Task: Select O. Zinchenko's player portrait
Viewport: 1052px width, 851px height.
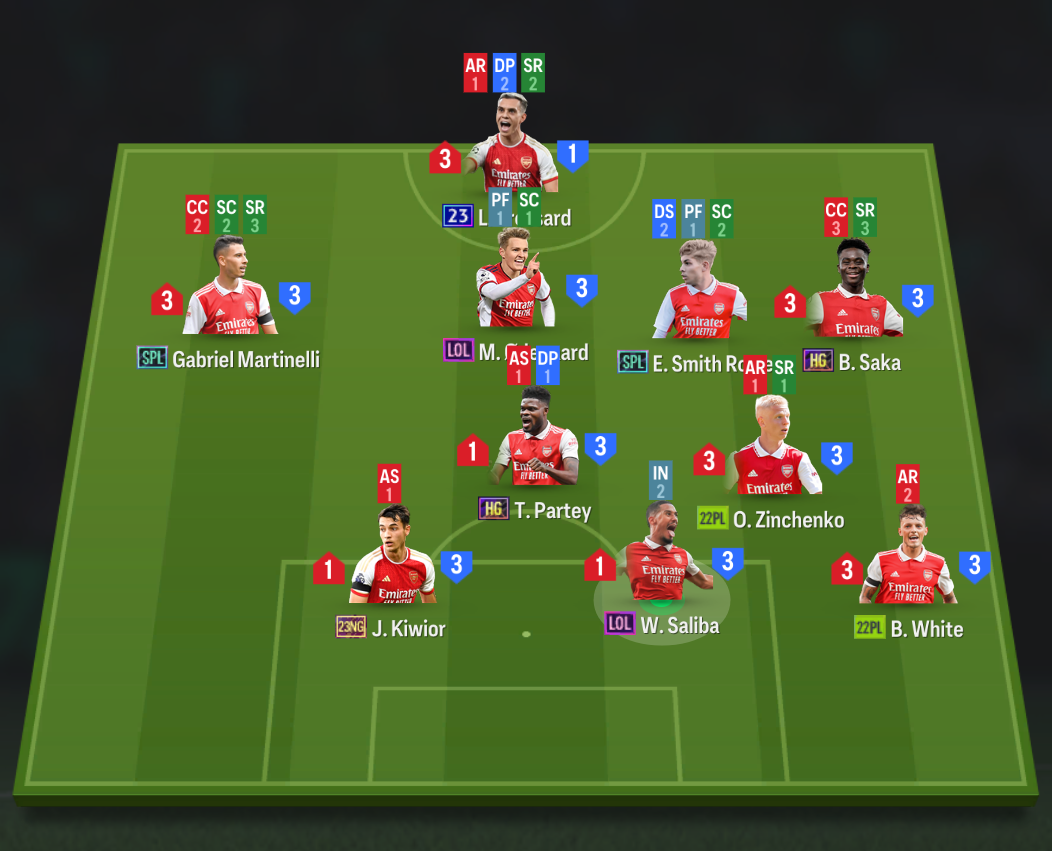Action: (x=771, y=450)
